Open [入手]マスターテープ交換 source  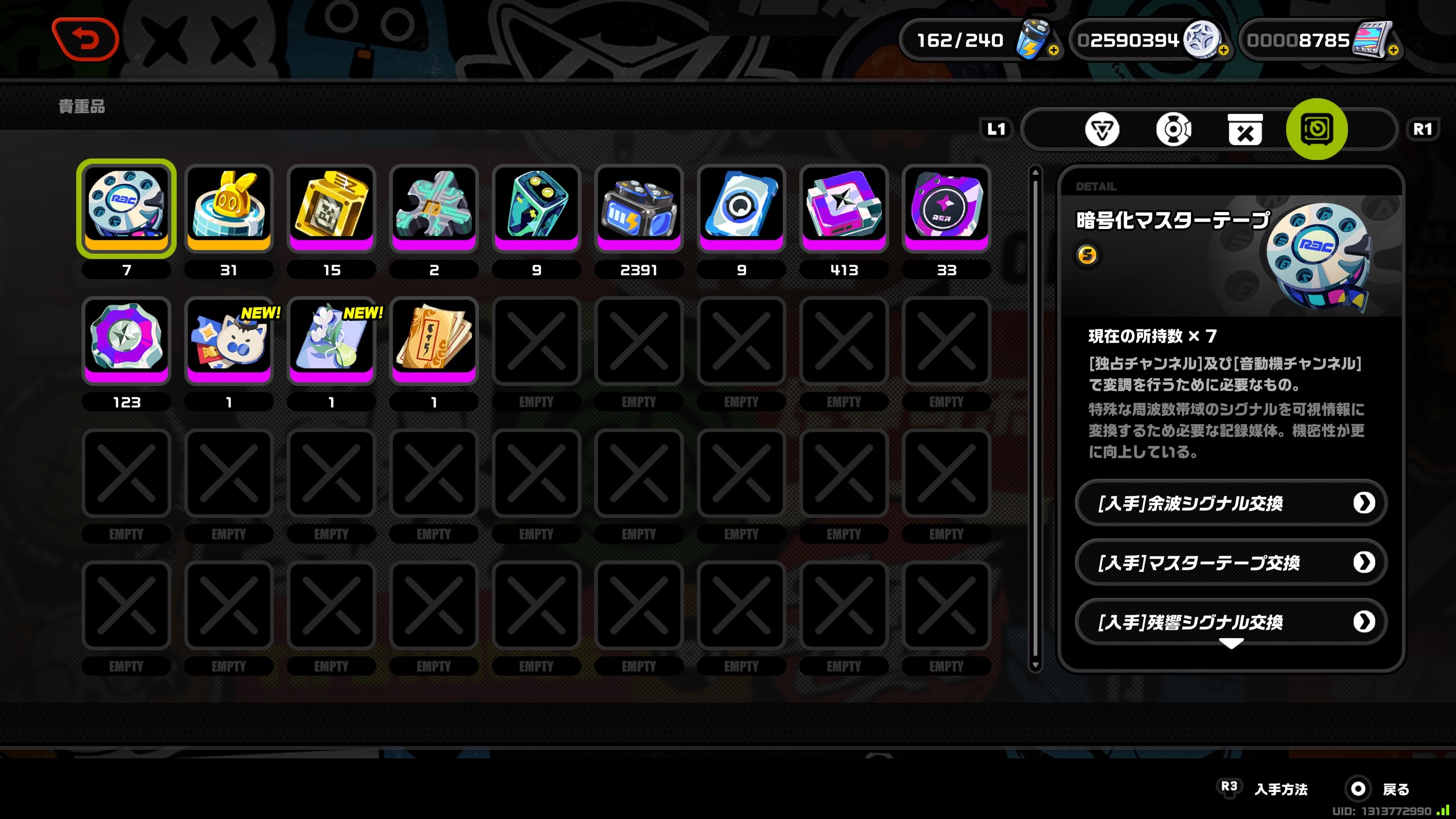[x=1230, y=562]
